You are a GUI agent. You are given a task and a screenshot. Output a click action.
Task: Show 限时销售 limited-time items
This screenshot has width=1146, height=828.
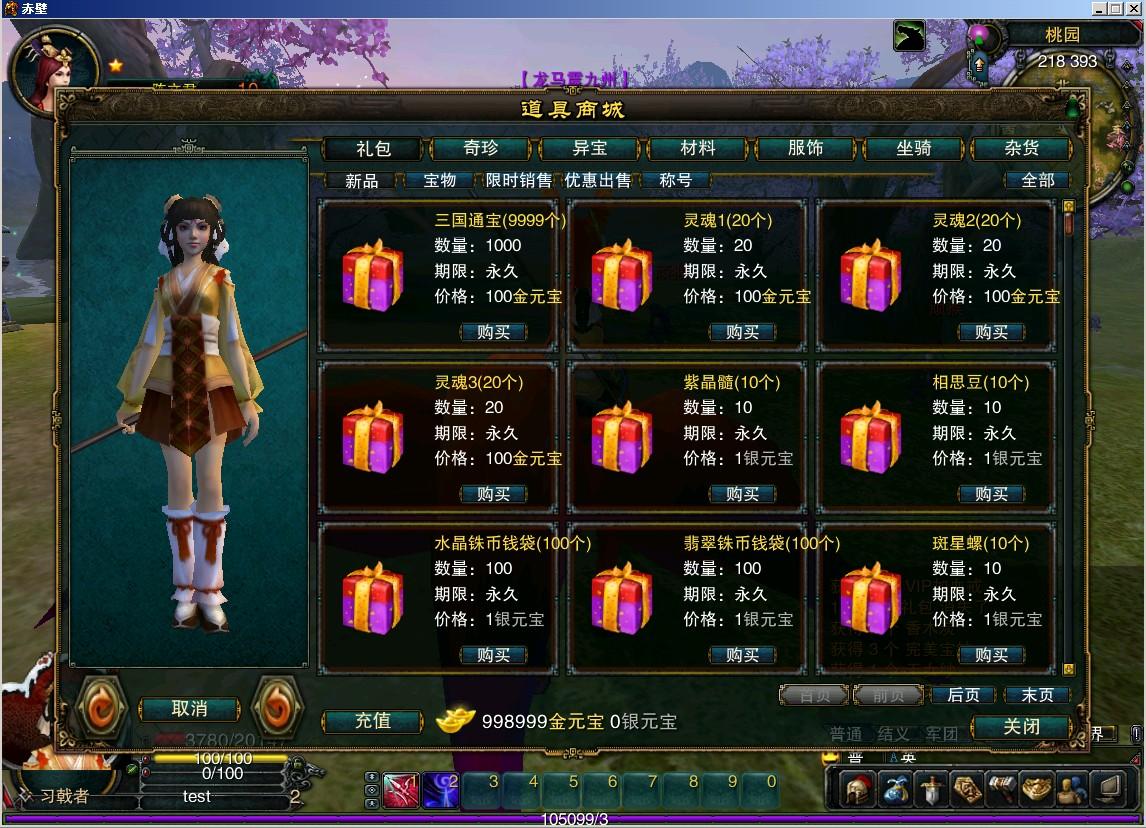[518, 180]
